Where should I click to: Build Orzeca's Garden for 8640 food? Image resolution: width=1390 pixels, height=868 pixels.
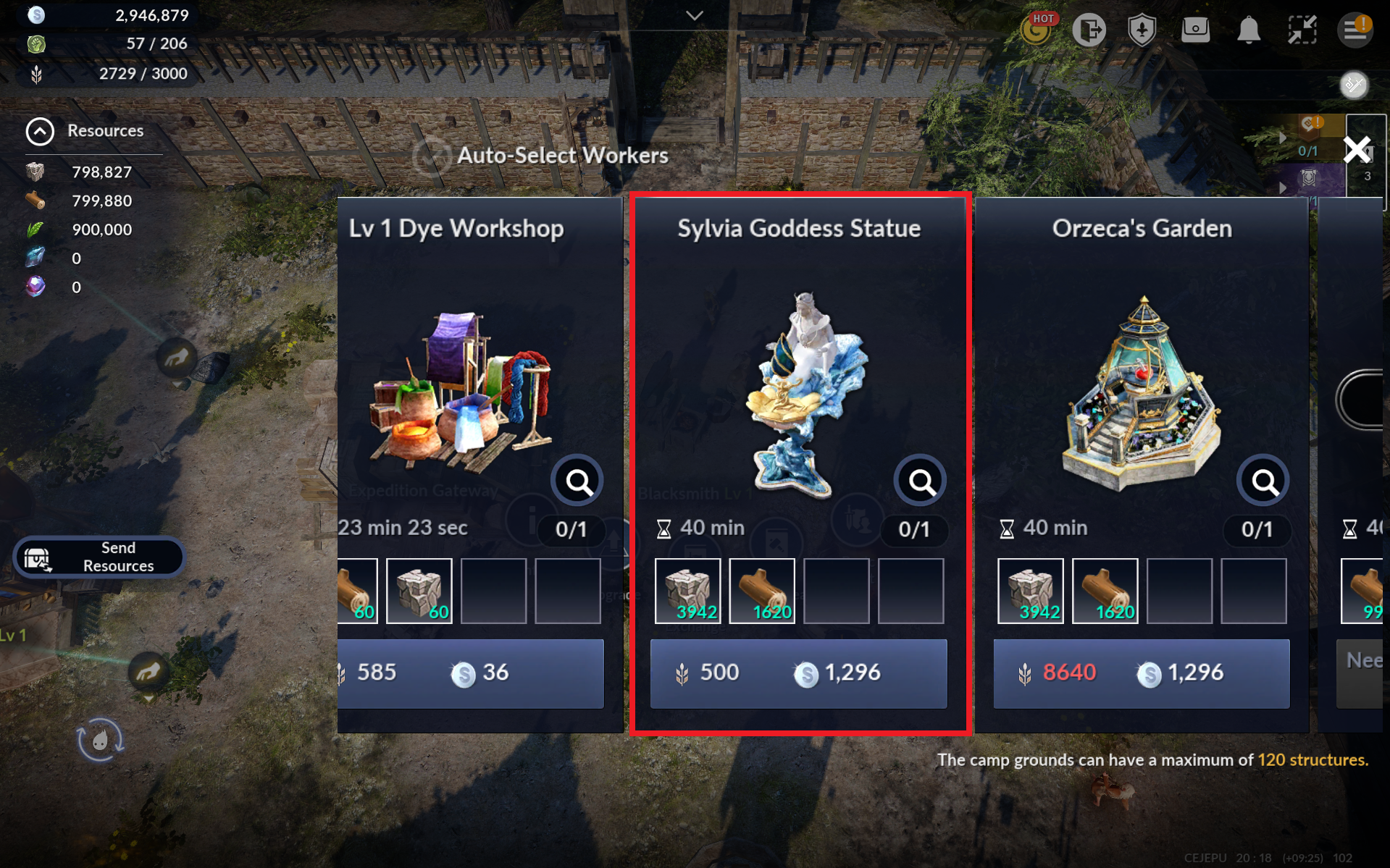point(1141,673)
